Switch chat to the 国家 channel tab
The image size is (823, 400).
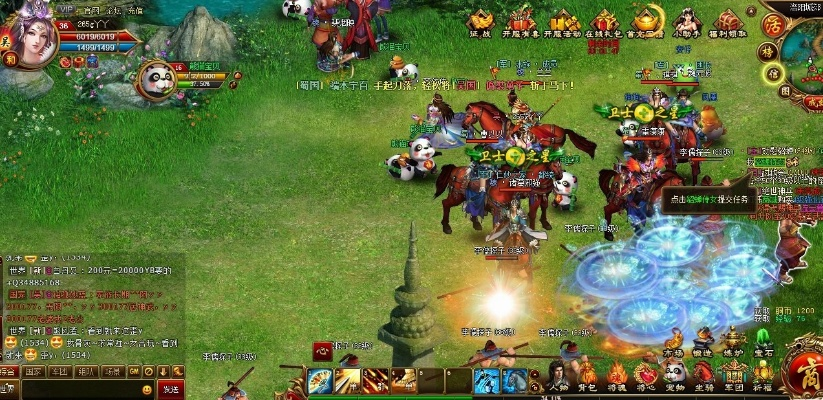[x=33, y=371]
